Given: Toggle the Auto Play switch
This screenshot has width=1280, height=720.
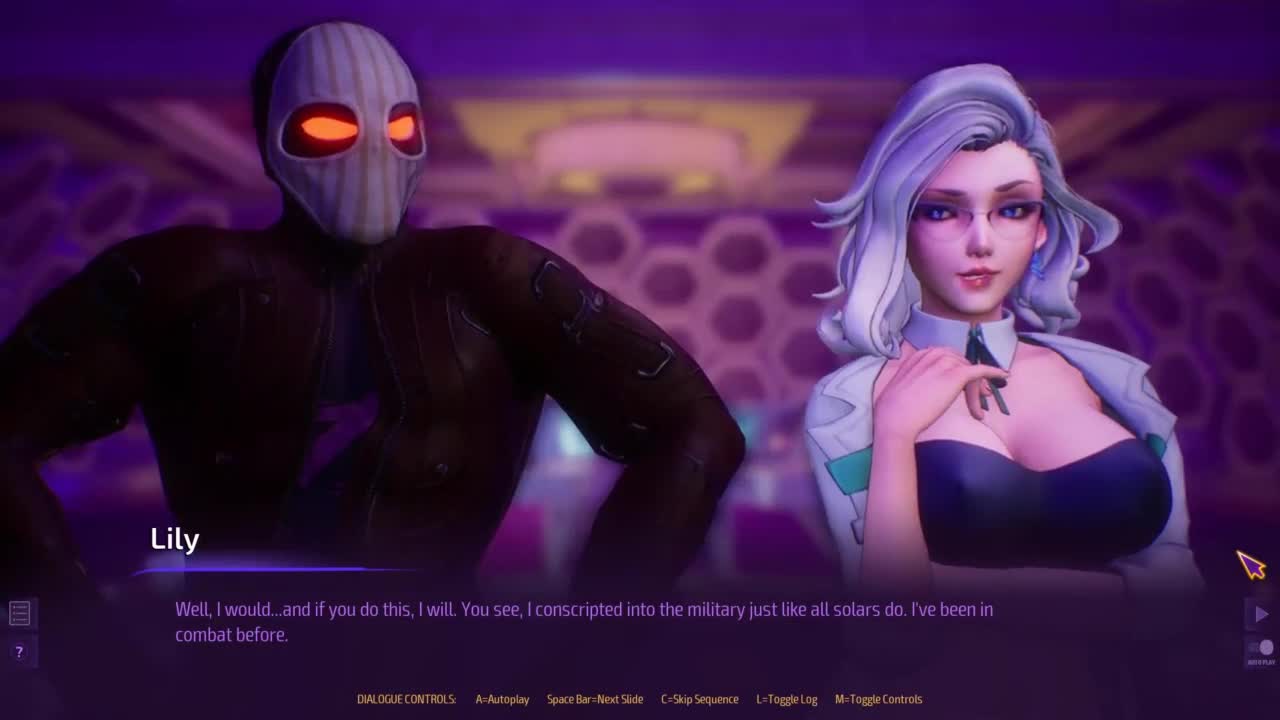Looking at the screenshot, I should (1262, 648).
